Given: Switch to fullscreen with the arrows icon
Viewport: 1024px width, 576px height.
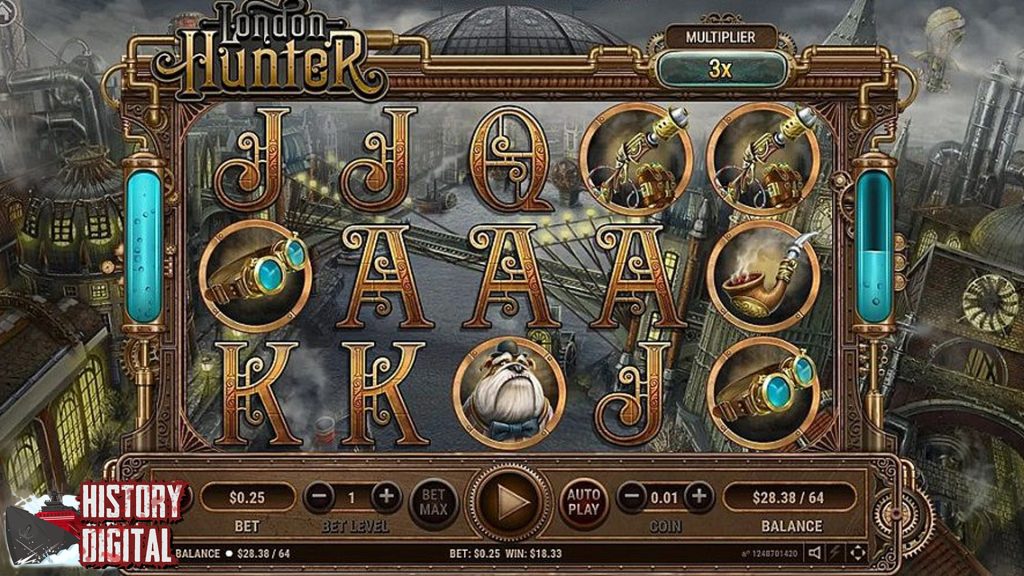Looking at the screenshot, I should [x=857, y=552].
